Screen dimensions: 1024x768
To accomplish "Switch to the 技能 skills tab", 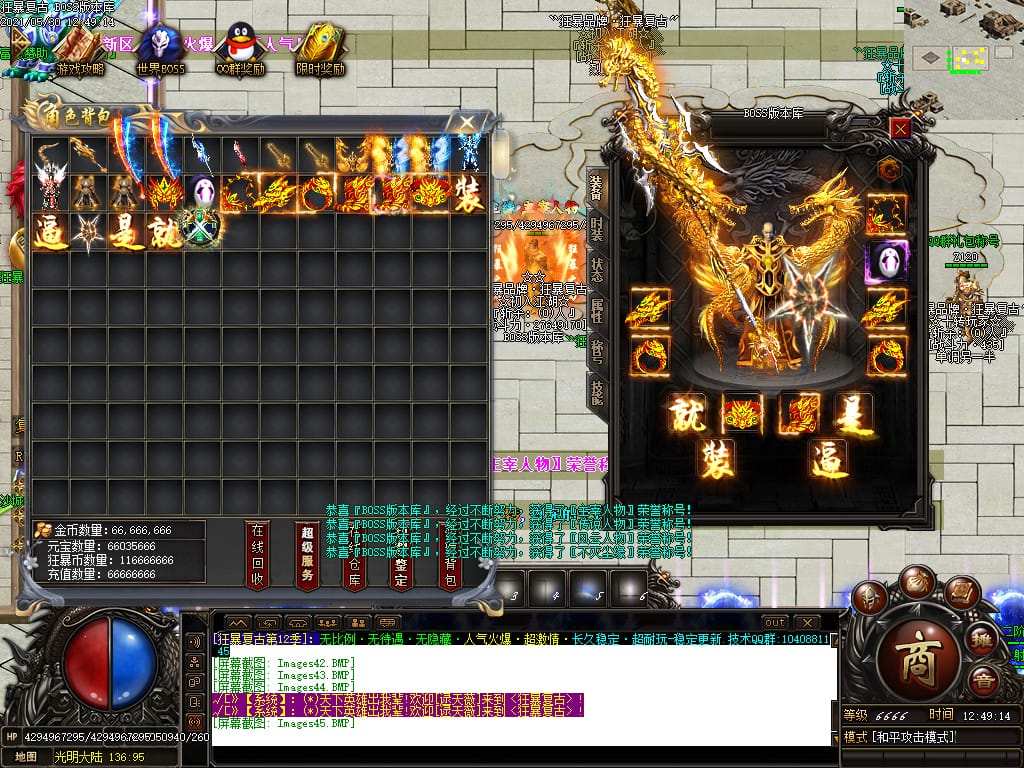I will pos(597,392).
